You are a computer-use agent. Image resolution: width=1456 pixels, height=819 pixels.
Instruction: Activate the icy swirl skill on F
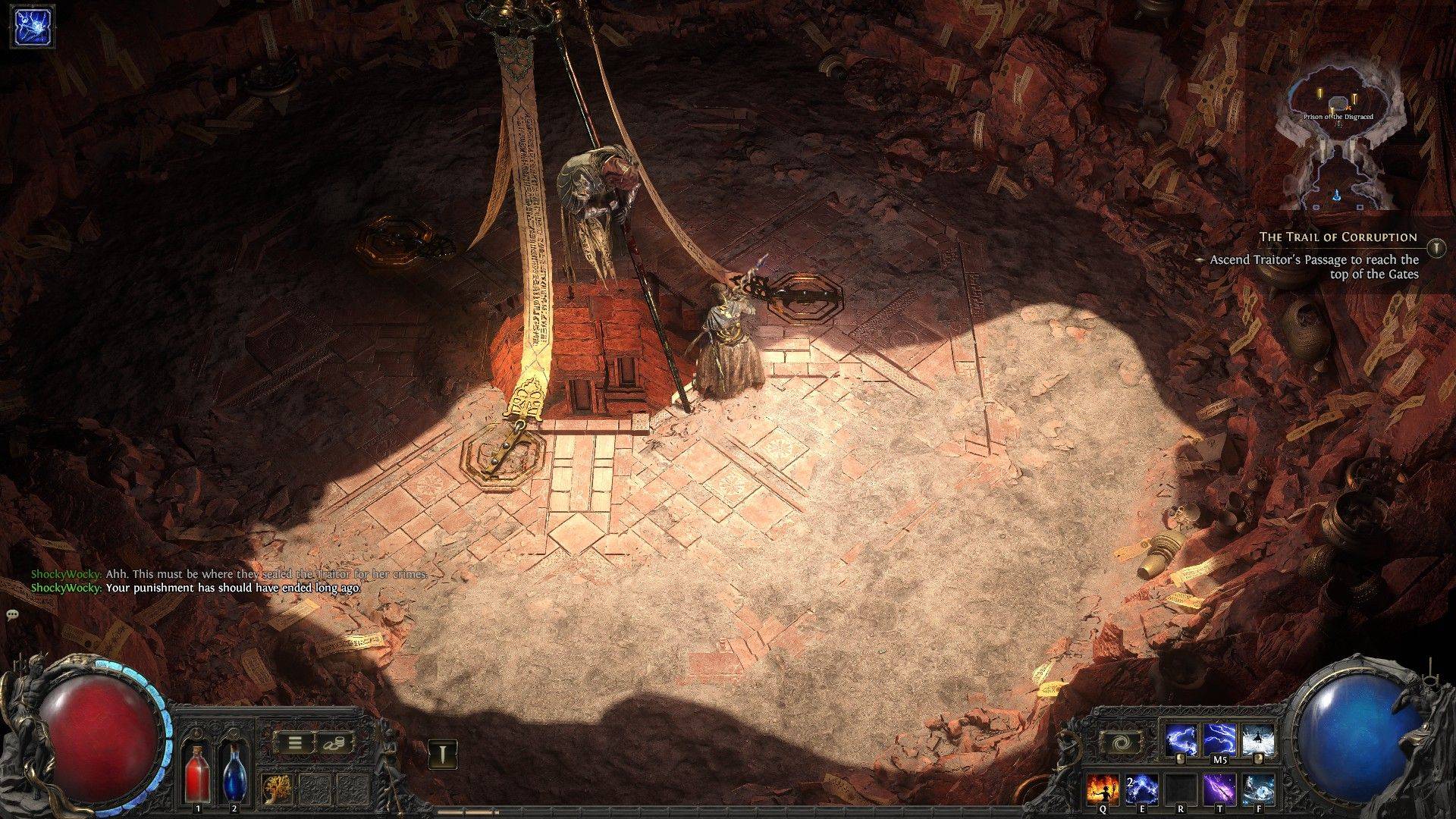click(1258, 789)
